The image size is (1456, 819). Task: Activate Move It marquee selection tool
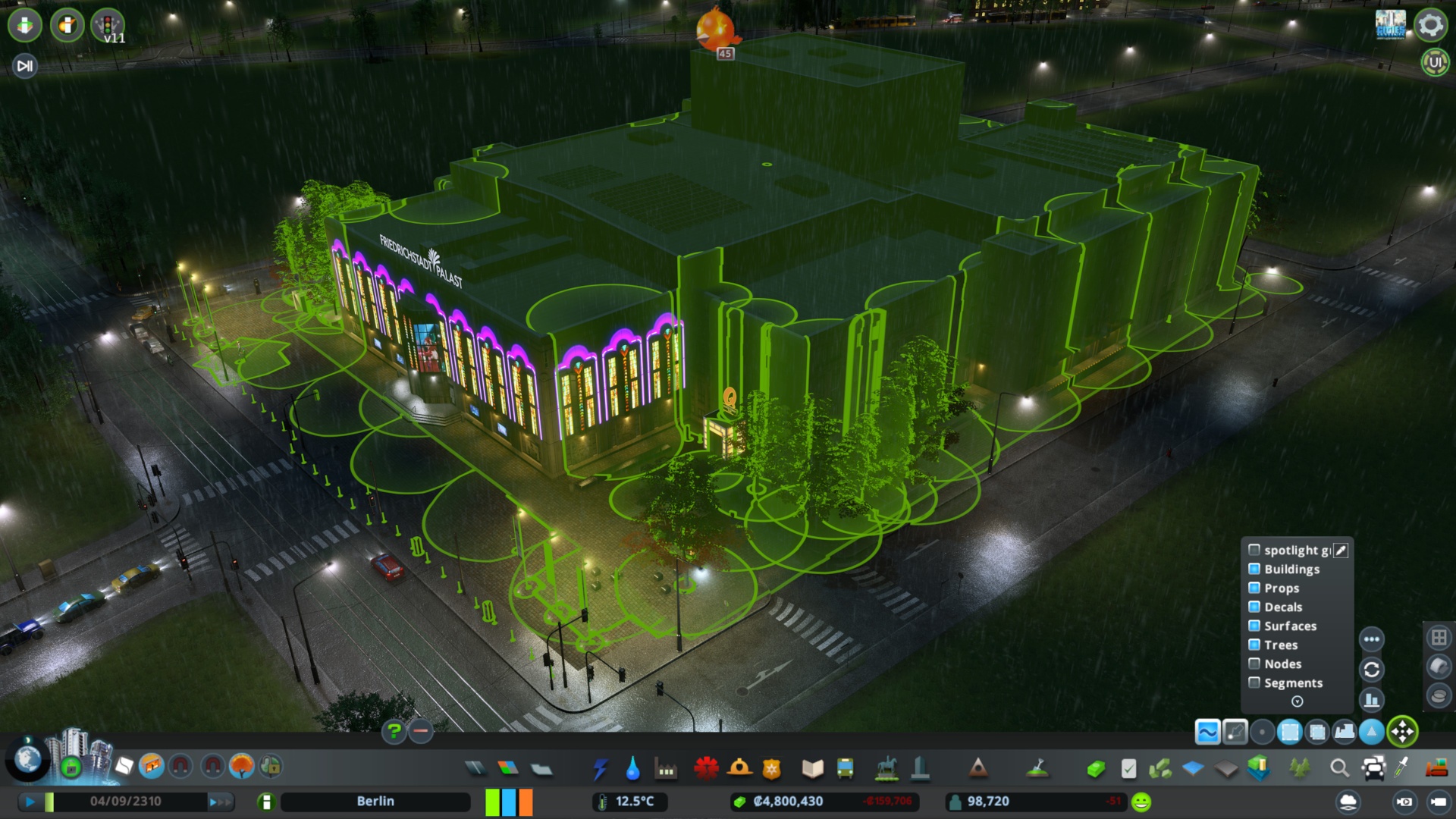tap(1289, 732)
